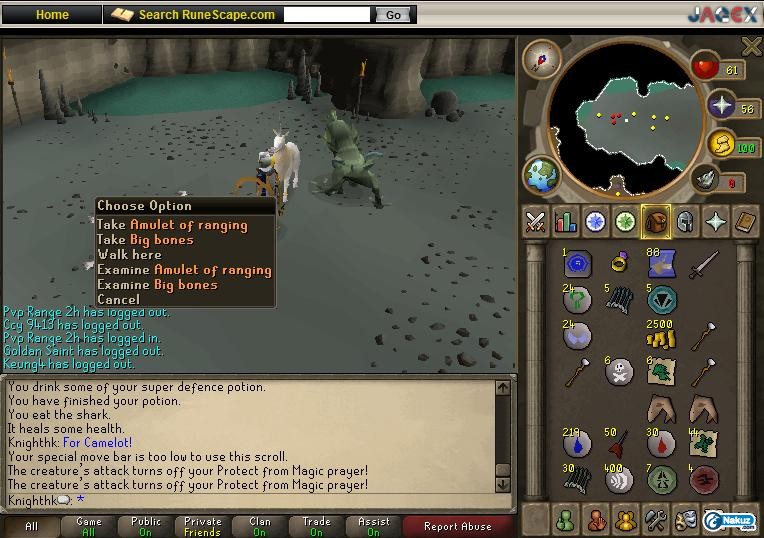
Task: Toggle the Trade chat filter
Action: click(x=317, y=526)
